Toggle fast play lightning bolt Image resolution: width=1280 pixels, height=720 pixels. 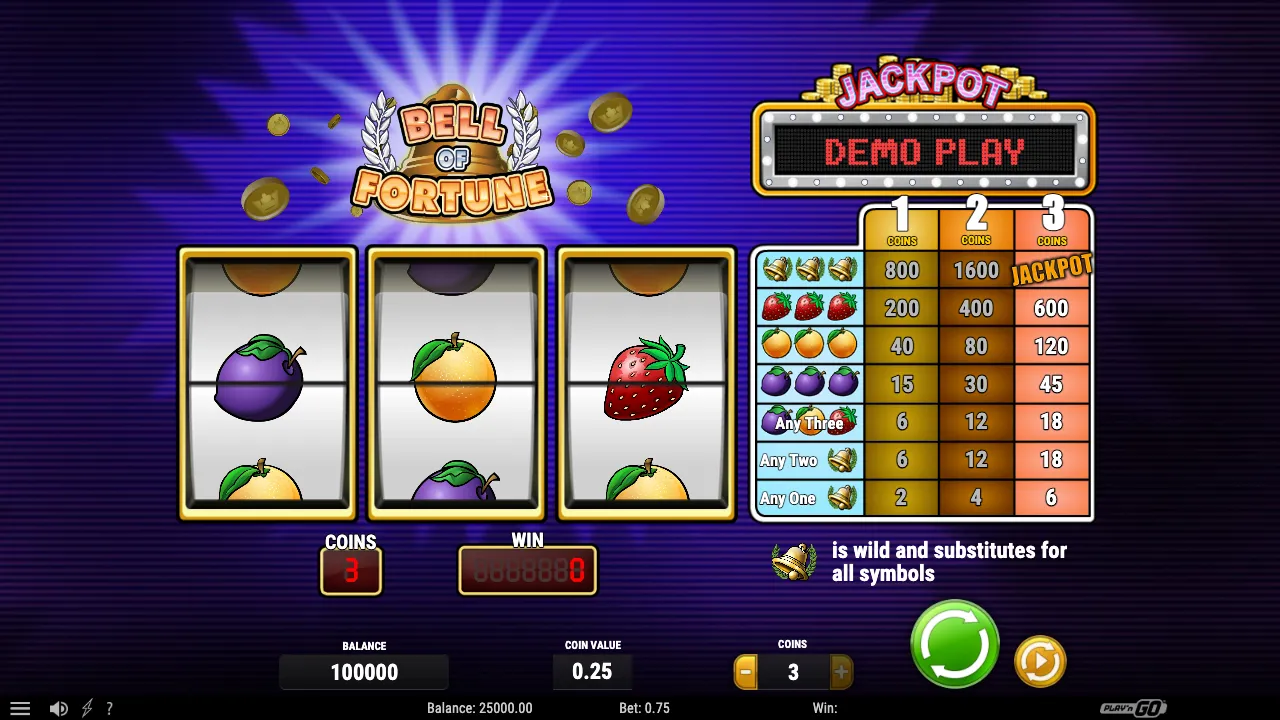pos(87,708)
